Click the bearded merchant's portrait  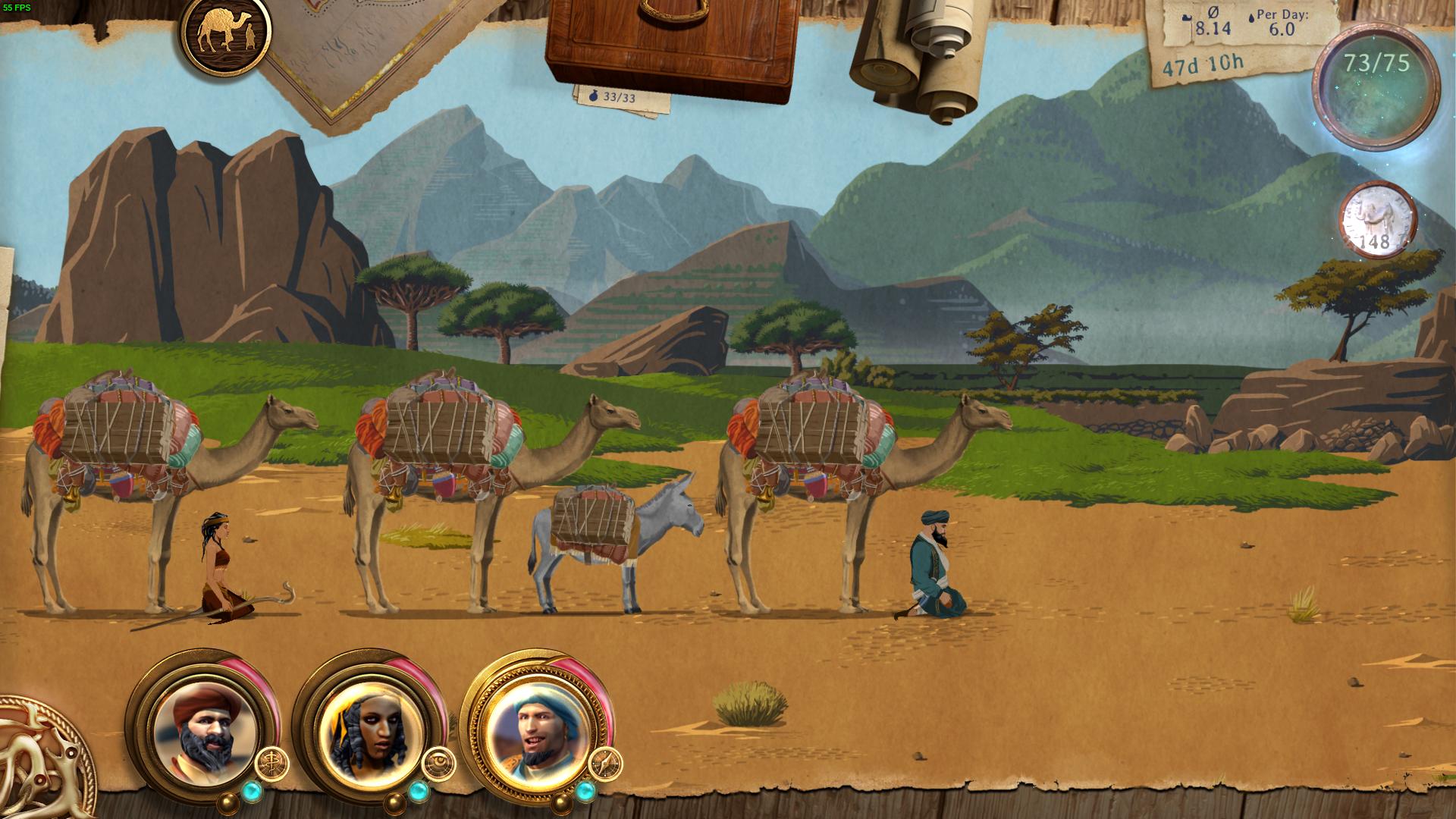pos(203,732)
